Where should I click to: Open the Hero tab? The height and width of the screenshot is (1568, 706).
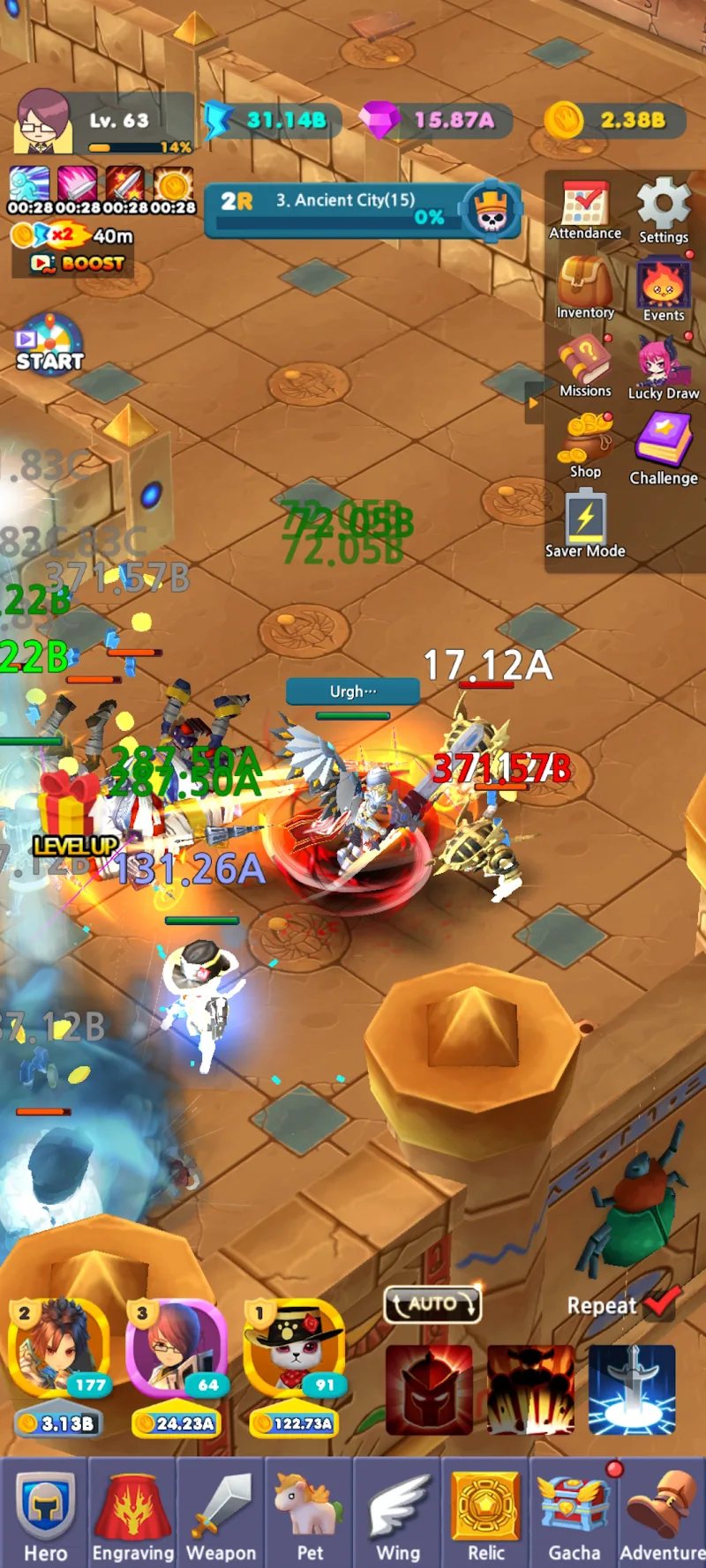45,1513
